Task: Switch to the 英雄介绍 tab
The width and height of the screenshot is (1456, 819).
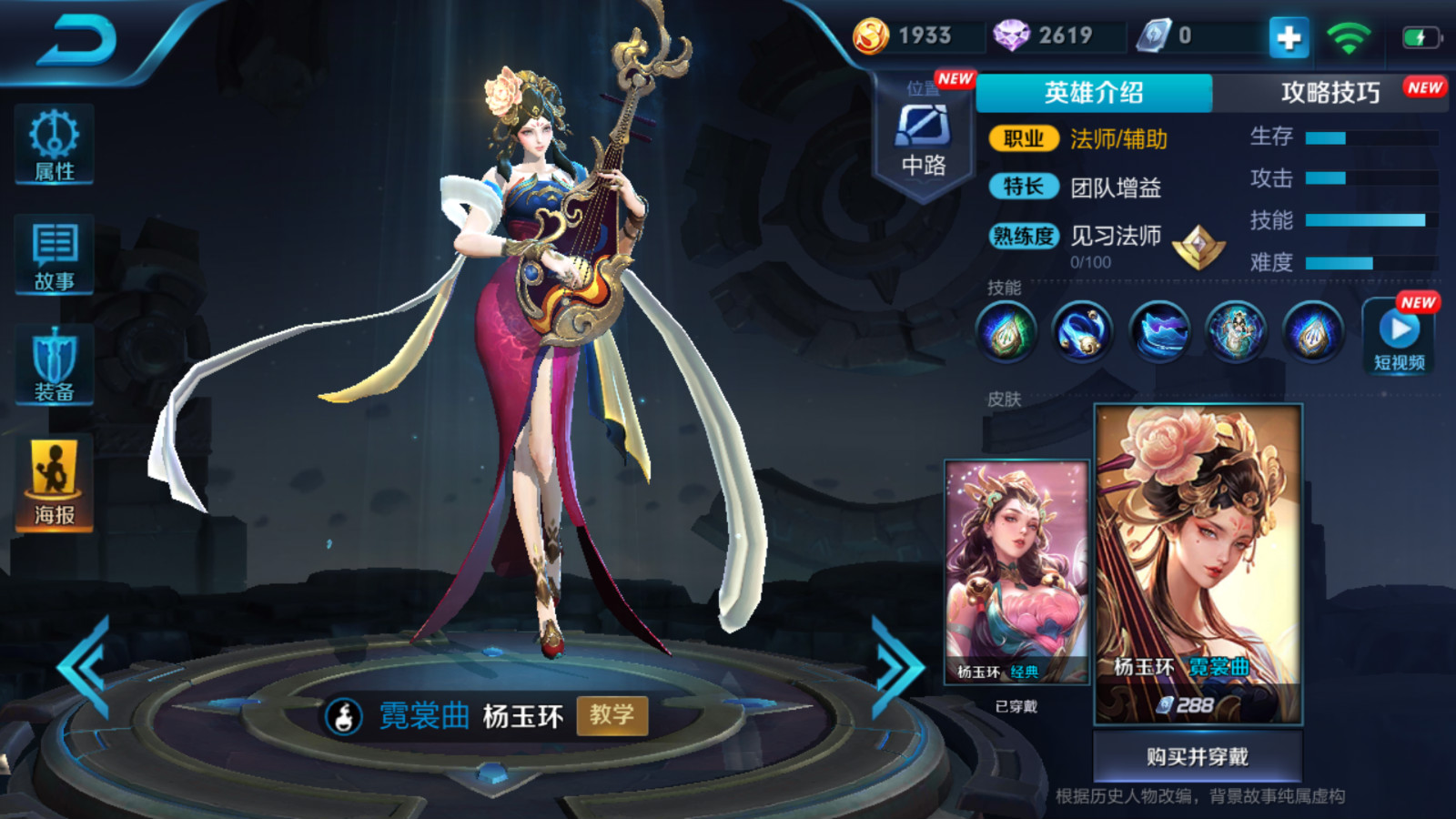Action: click(x=1093, y=93)
